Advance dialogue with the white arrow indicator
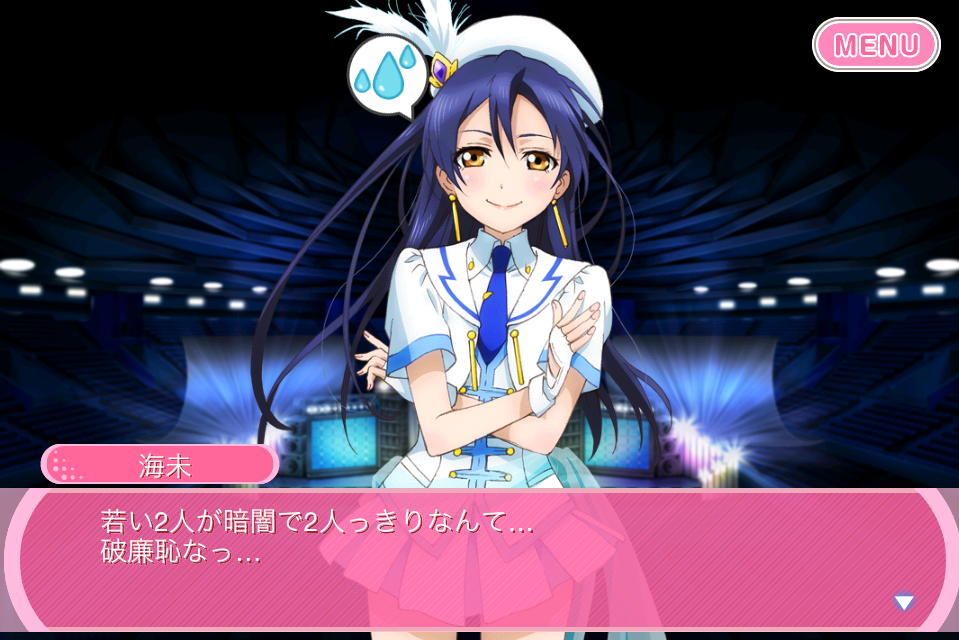The width and height of the screenshot is (959, 640). coord(904,602)
